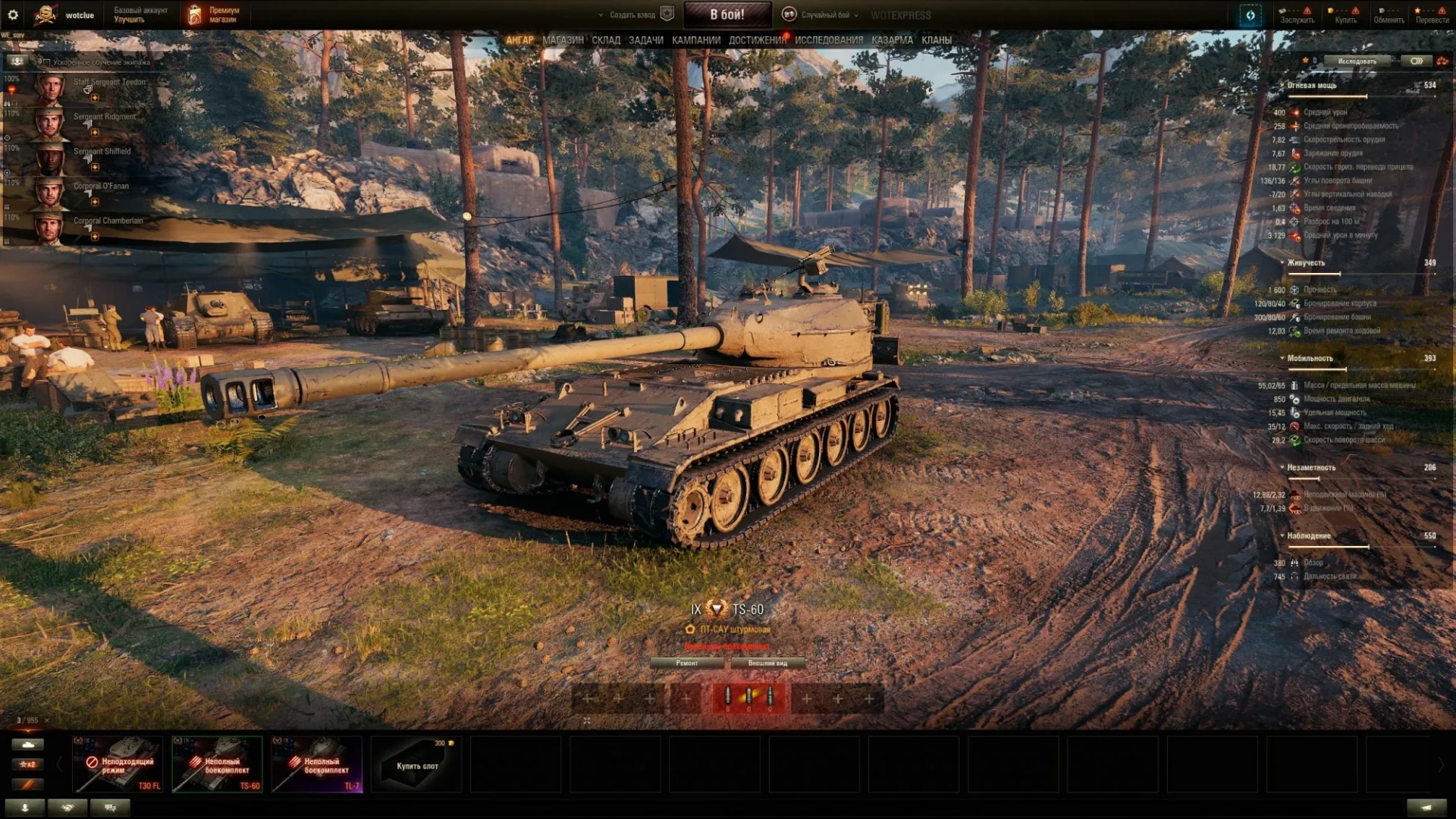Go to the ЗАДАЧИ tab

(645, 40)
